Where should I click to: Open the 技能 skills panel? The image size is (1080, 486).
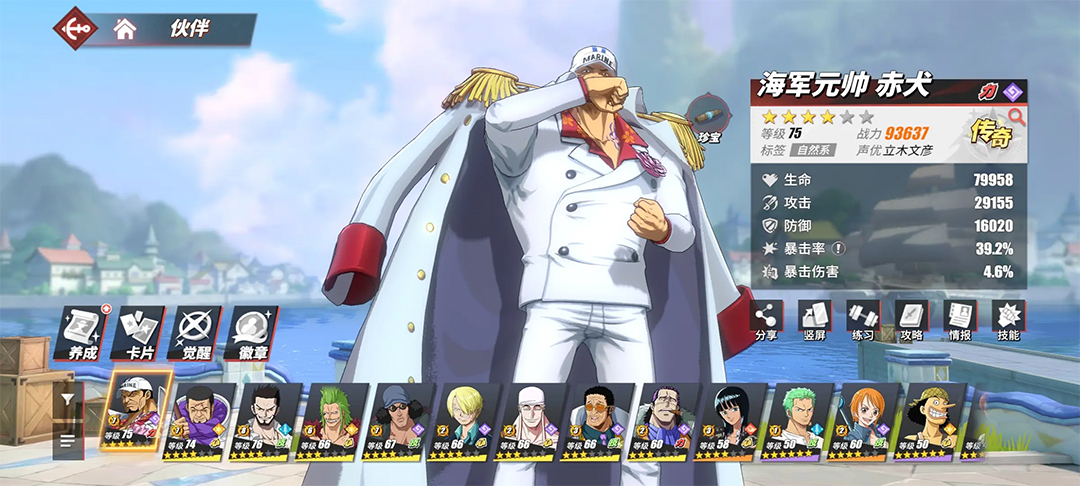(1008, 320)
